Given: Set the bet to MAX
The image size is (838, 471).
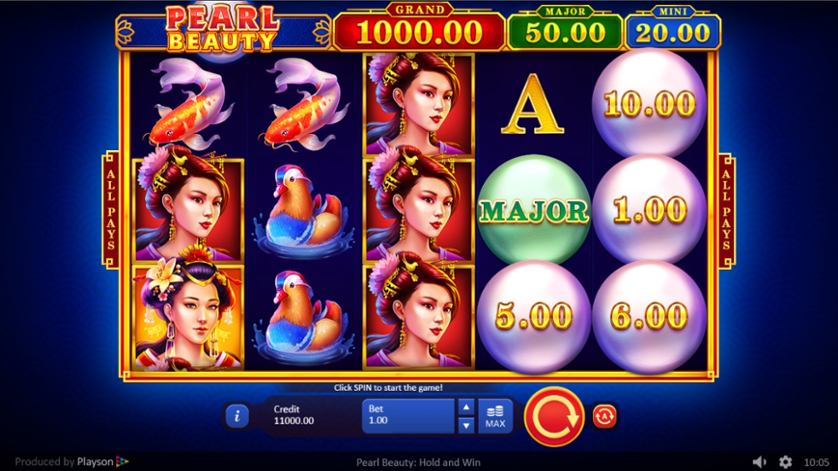Looking at the screenshot, I should [x=494, y=415].
